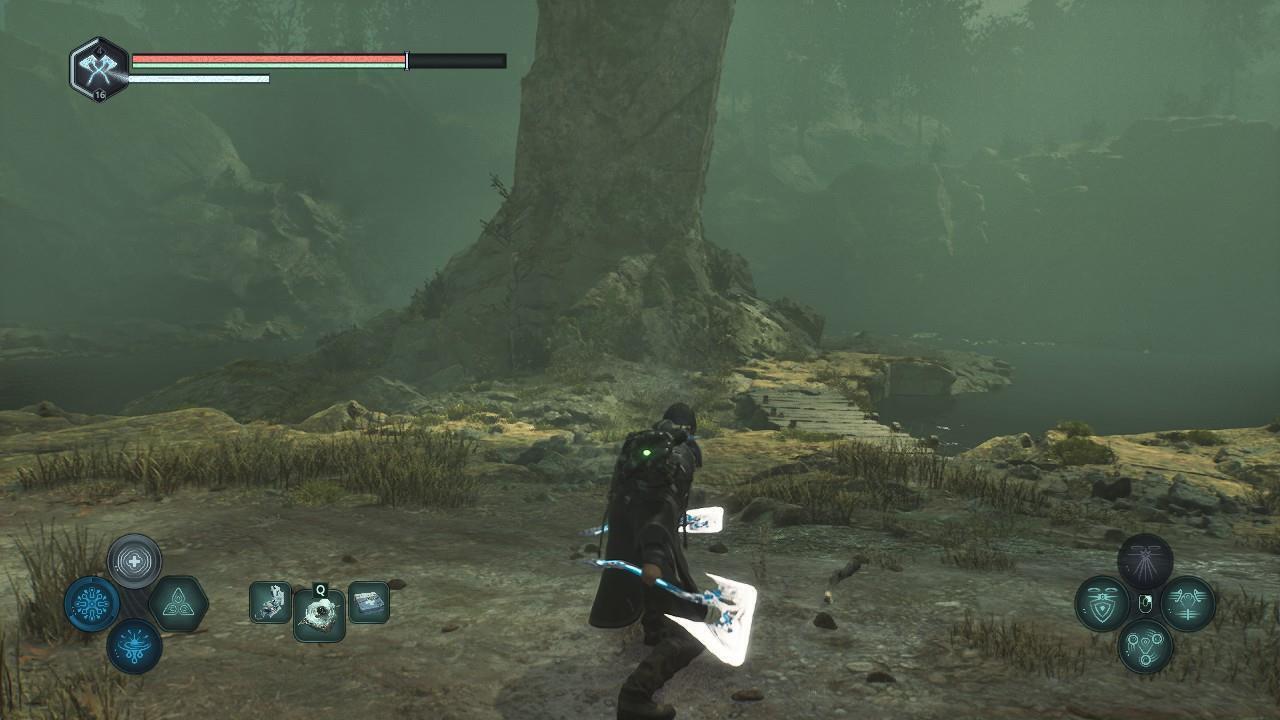Use the blue water splash ability
Image resolution: width=1280 pixels, height=720 pixels.
pyautogui.click(x=134, y=645)
